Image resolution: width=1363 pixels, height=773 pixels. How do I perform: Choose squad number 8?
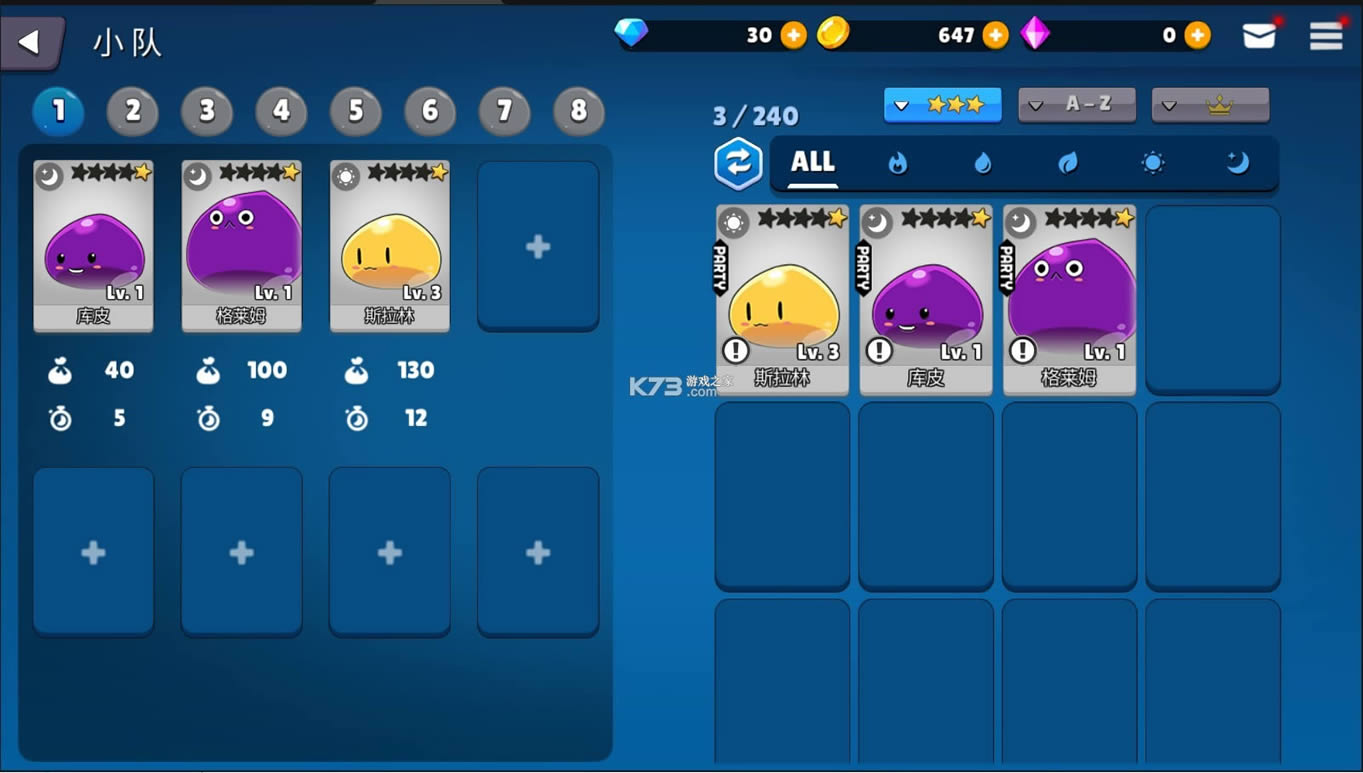(x=579, y=111)
